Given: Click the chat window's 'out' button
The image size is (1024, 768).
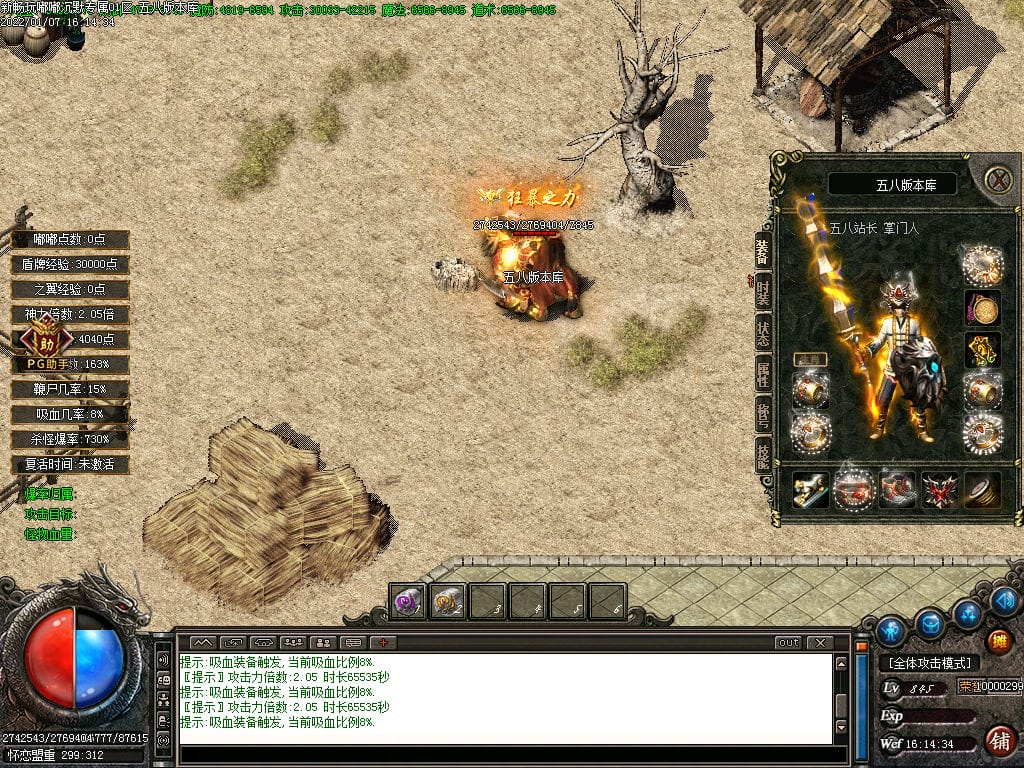Looking at the screenshot, I should pyautogui.click(x=789, y=642).
